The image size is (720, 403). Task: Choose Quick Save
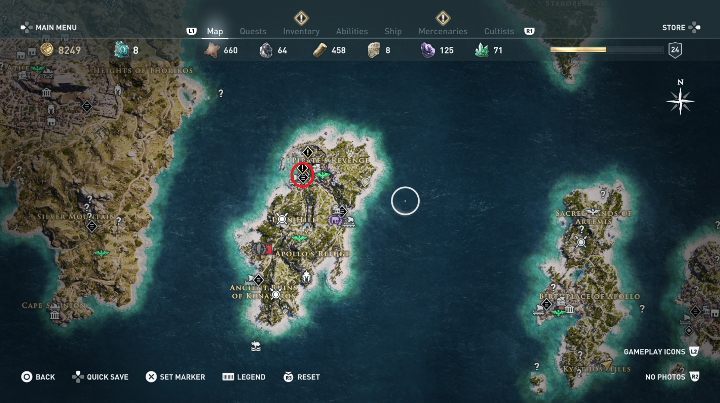(99, 377)
